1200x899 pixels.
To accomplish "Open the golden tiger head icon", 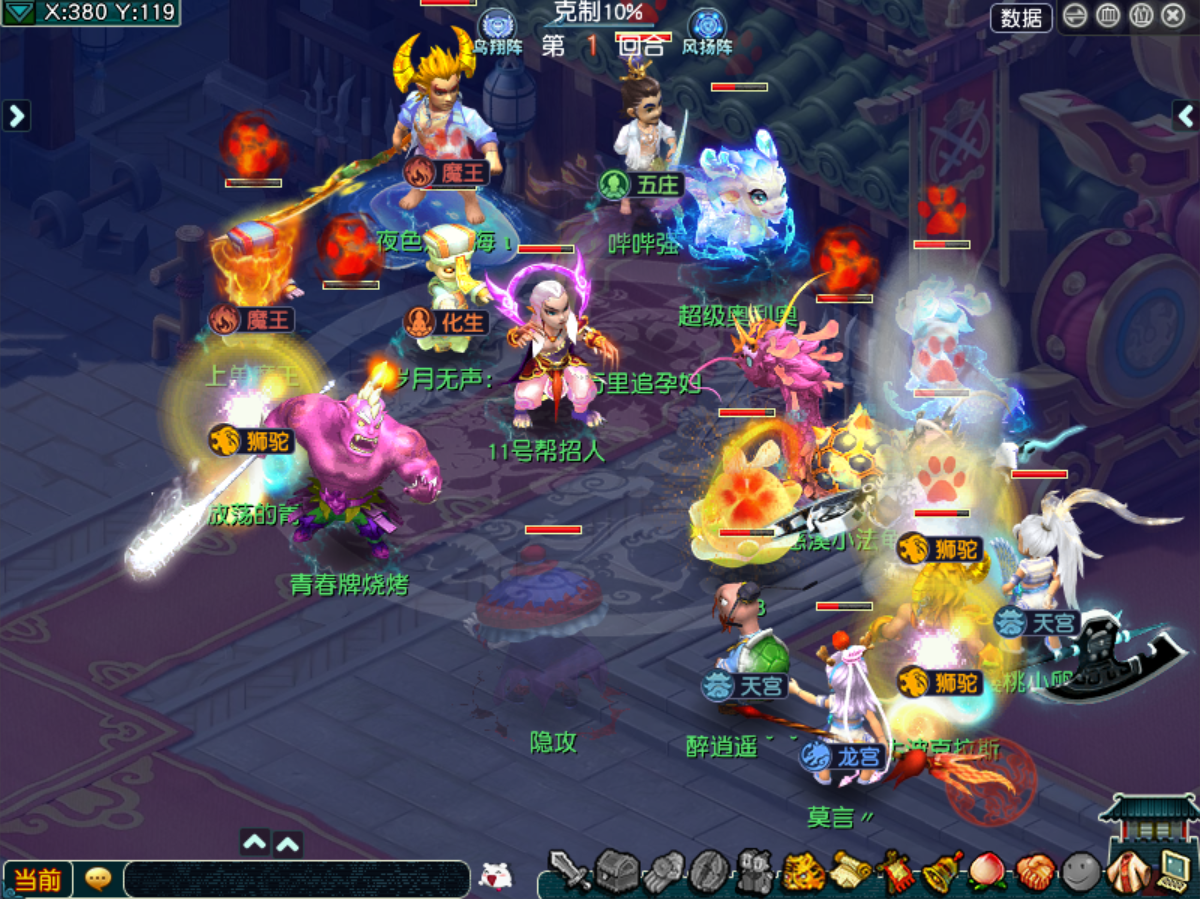I will (803, 872).
